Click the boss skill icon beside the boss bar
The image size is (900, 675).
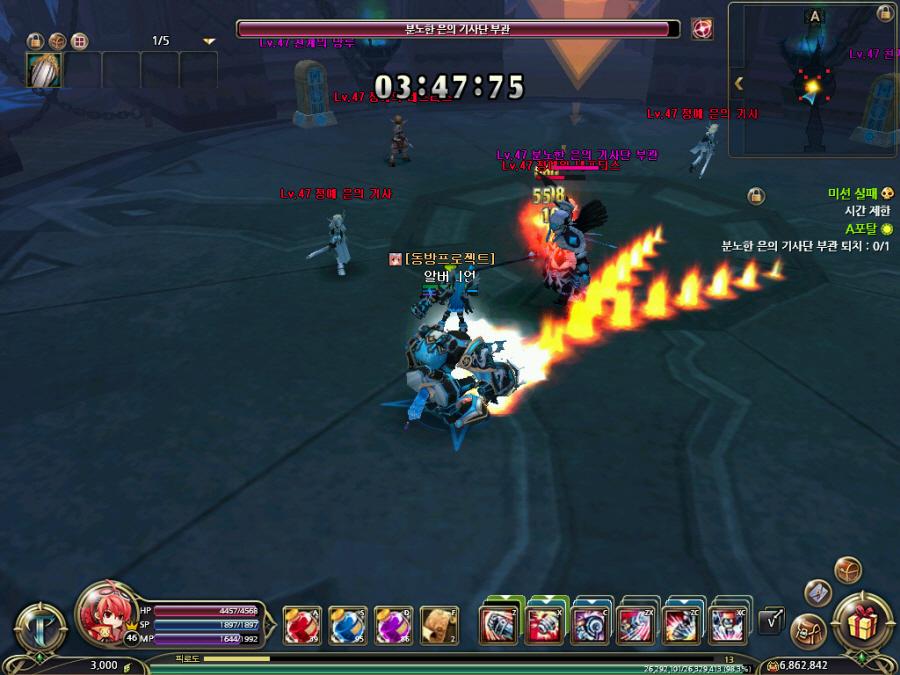pos(702,29)
